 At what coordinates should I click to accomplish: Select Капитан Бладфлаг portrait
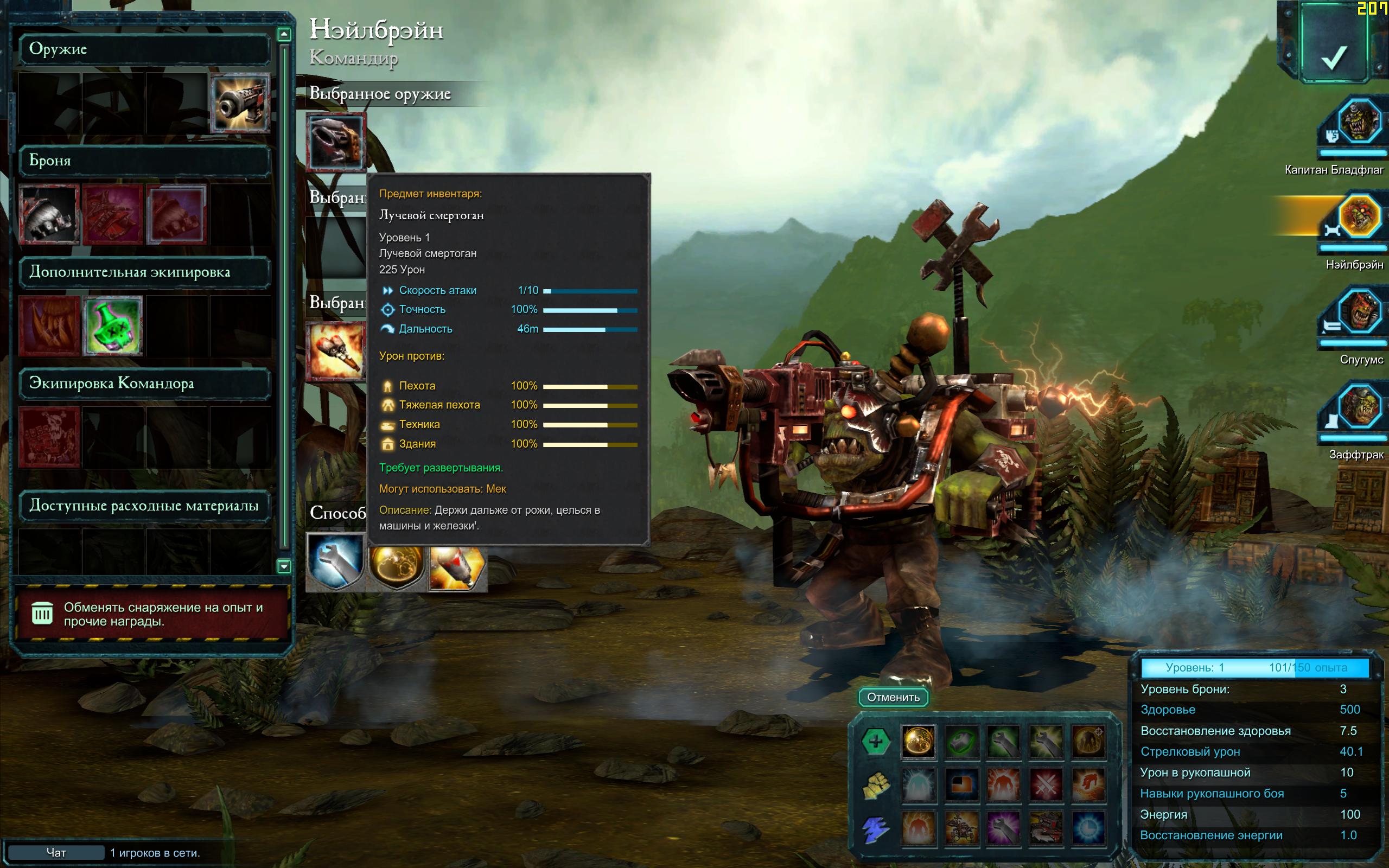(1359, 122)
